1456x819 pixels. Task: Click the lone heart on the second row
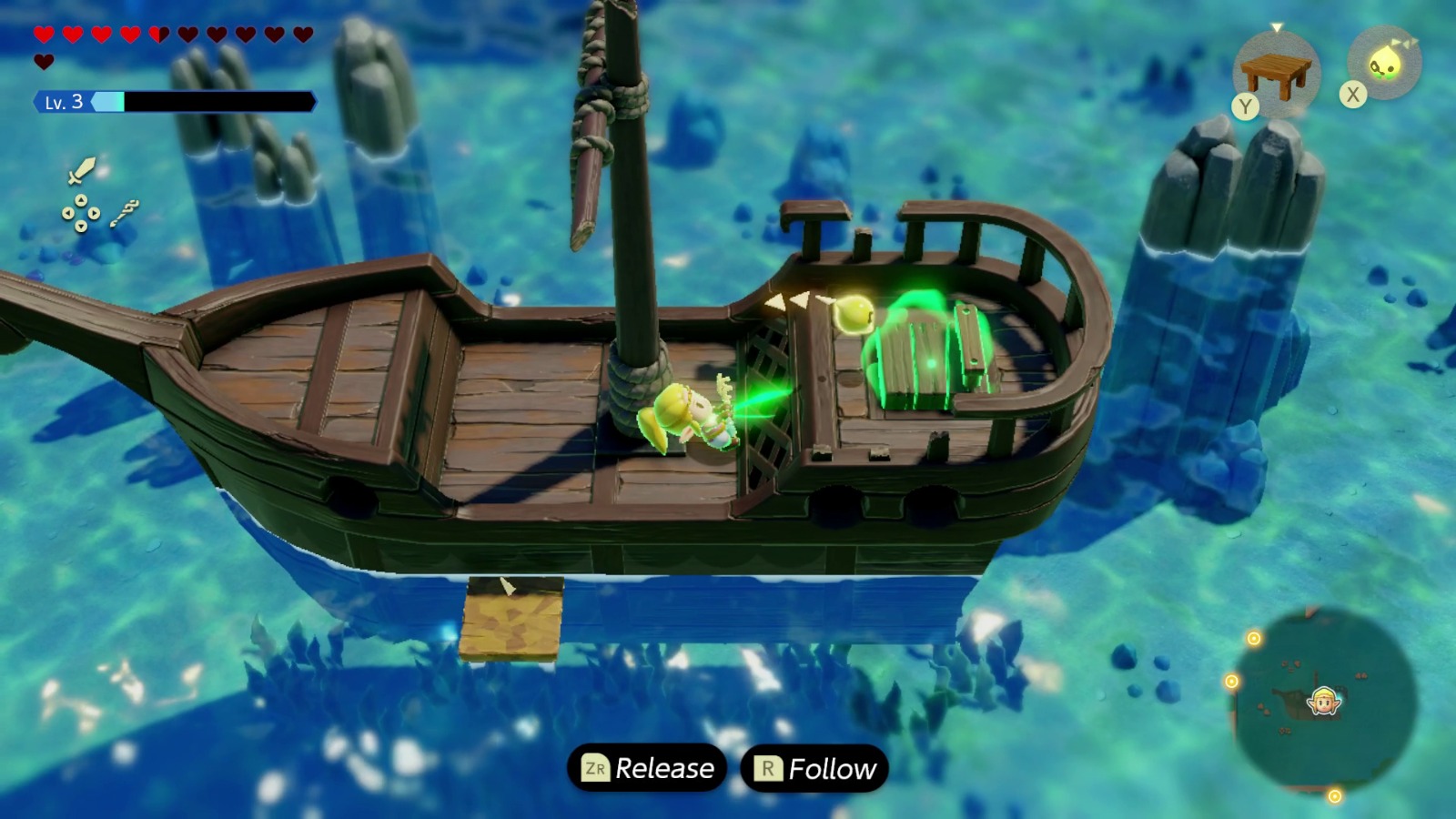point(45,61)
